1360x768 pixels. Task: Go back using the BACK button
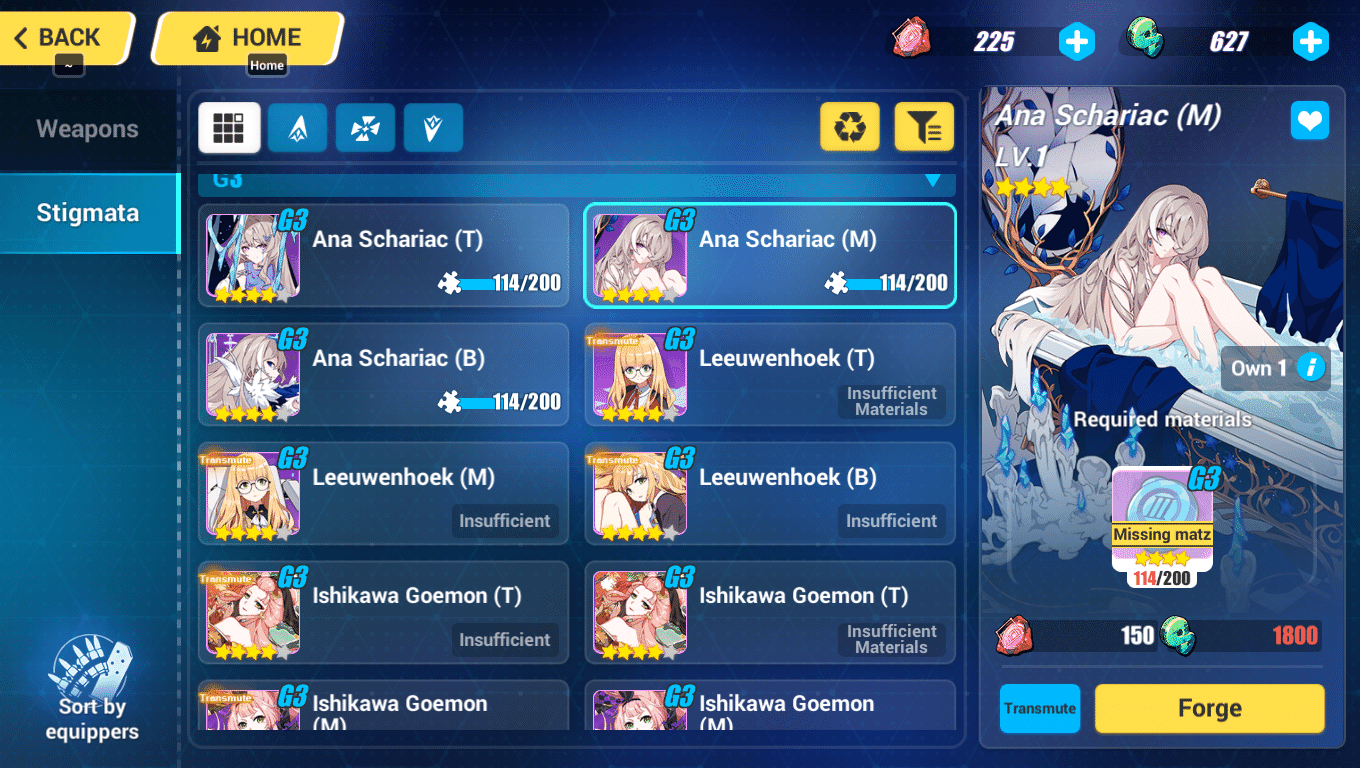click(x=60, y=37)
